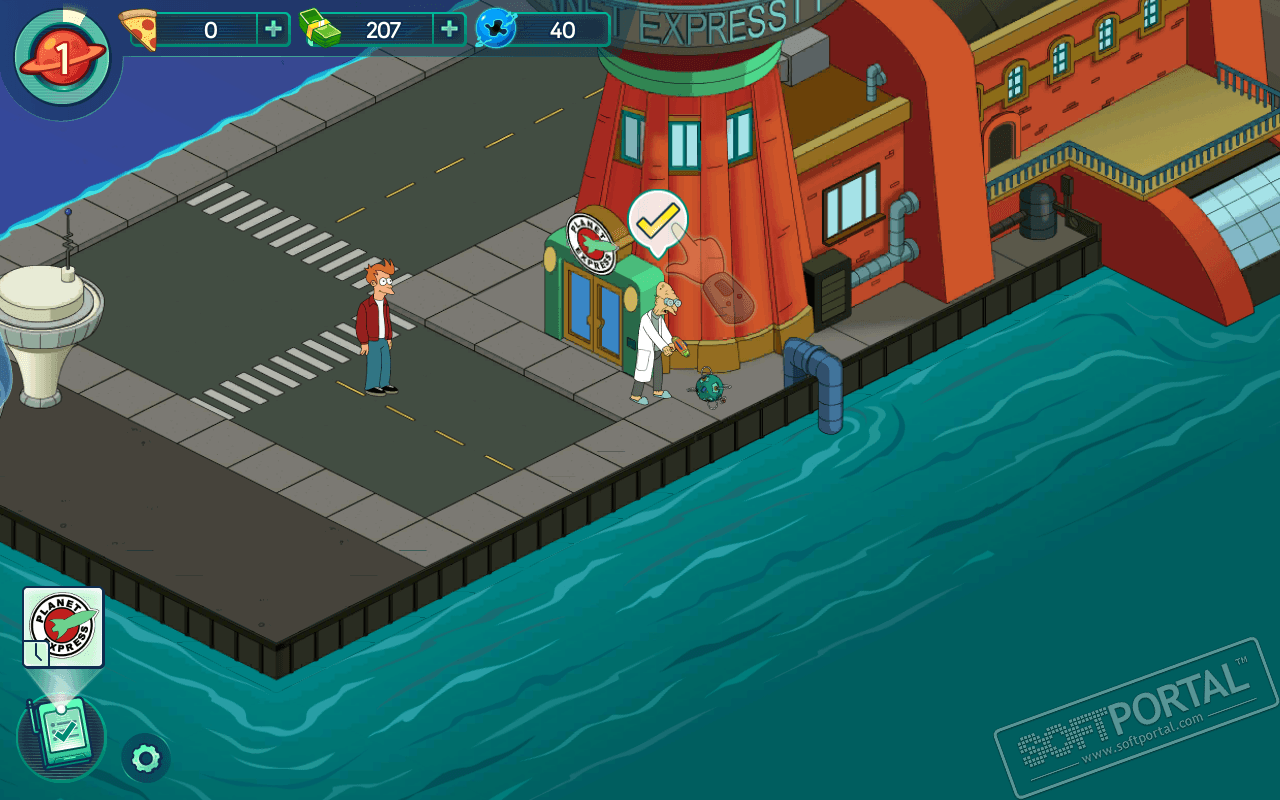This screenshot has height=800, width=1280.
Task: Open the player level planet badge
Action: coord(62,59)
